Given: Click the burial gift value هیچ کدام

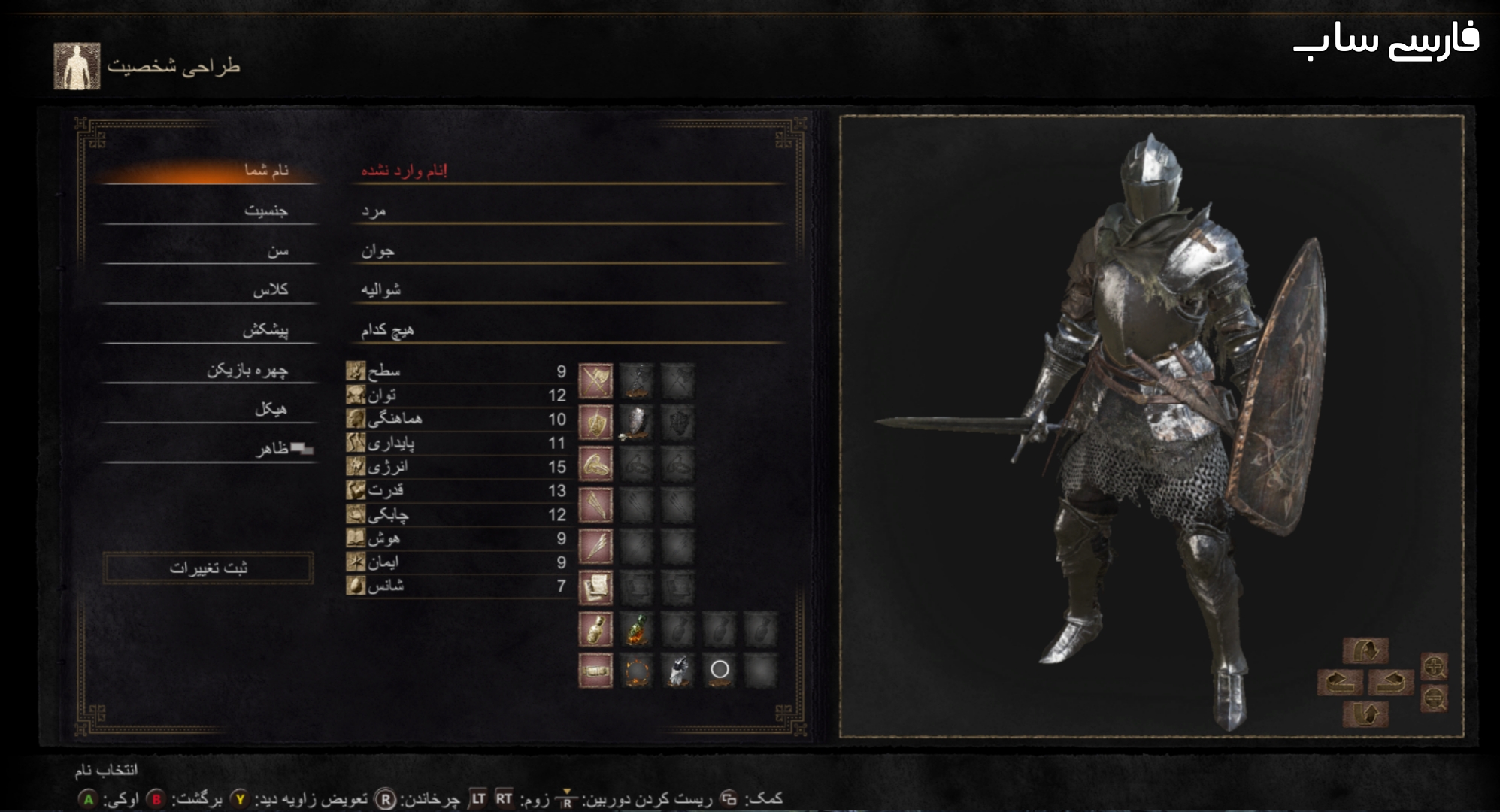Looking at the screenshot, I should click(x=387, y=330).
